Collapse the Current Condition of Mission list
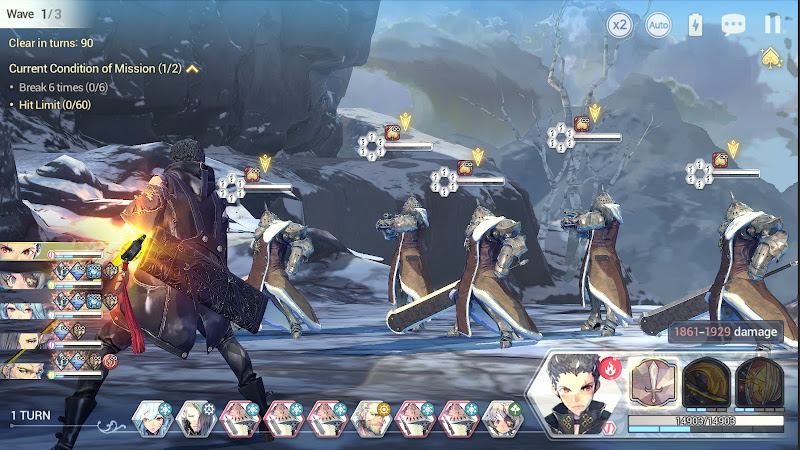This screenshot has width=800, height=450. [192, 69]
